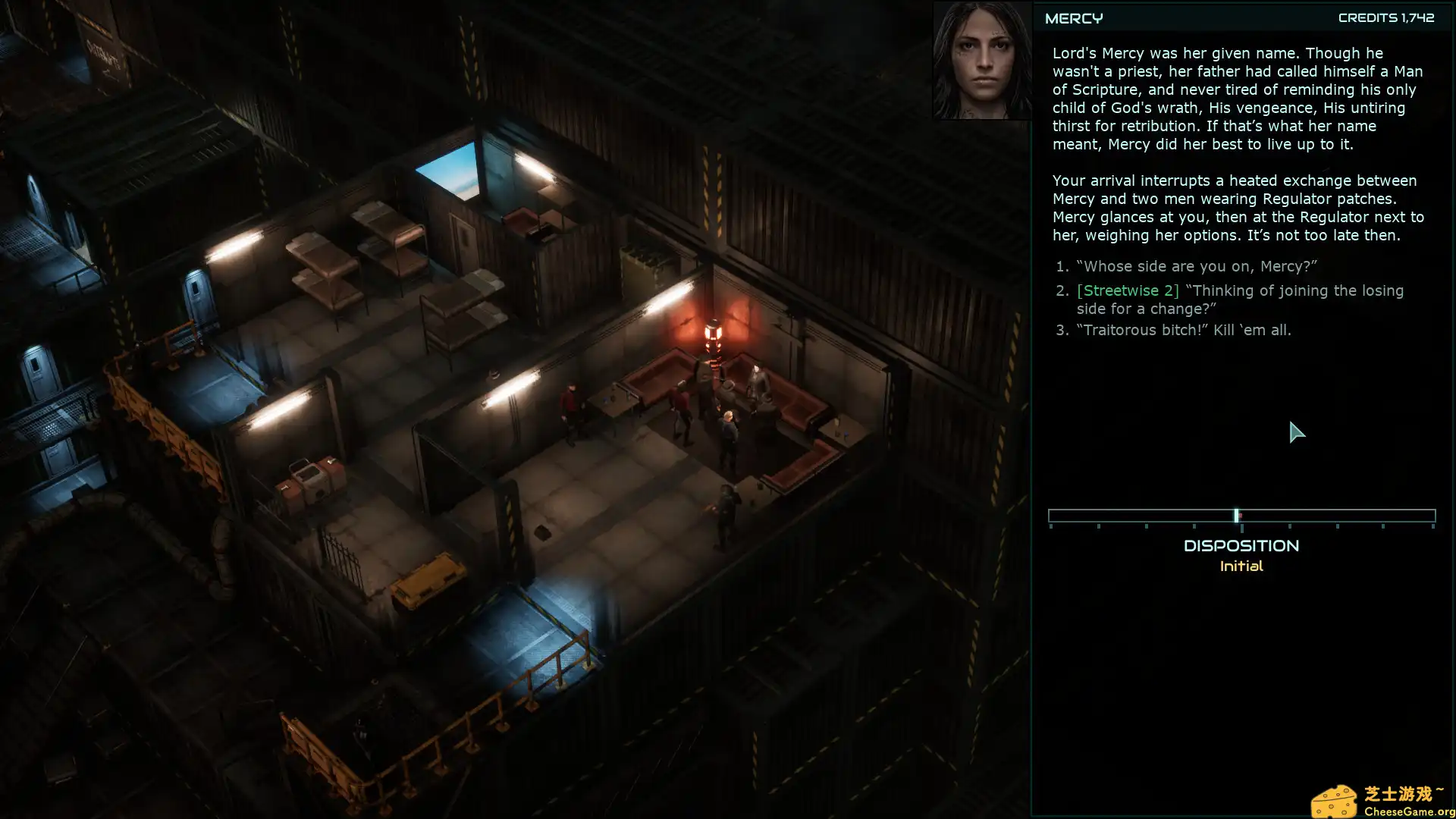Viewport: 1456px width, 819px height.
Task: Choose the Streetwise 2 dialogue option
Action: [x=1240, y=299]
